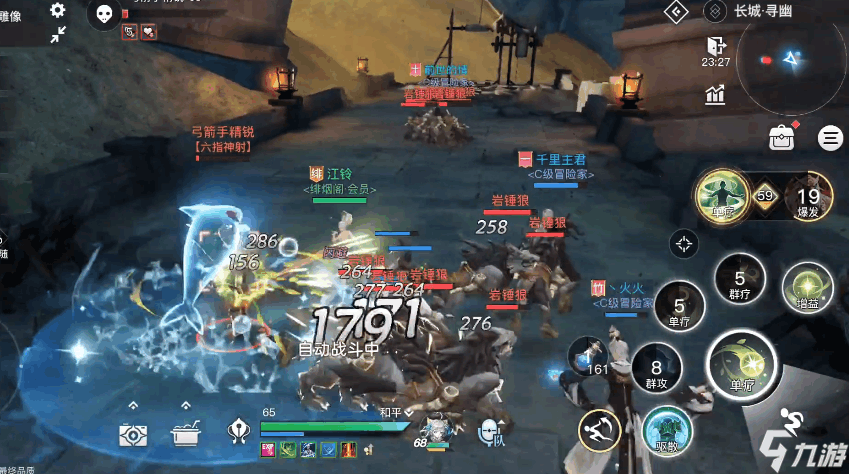Screen dimensions: 849x474
Task: Tap the skull boss target portrait
Action: tap(104, 13)
